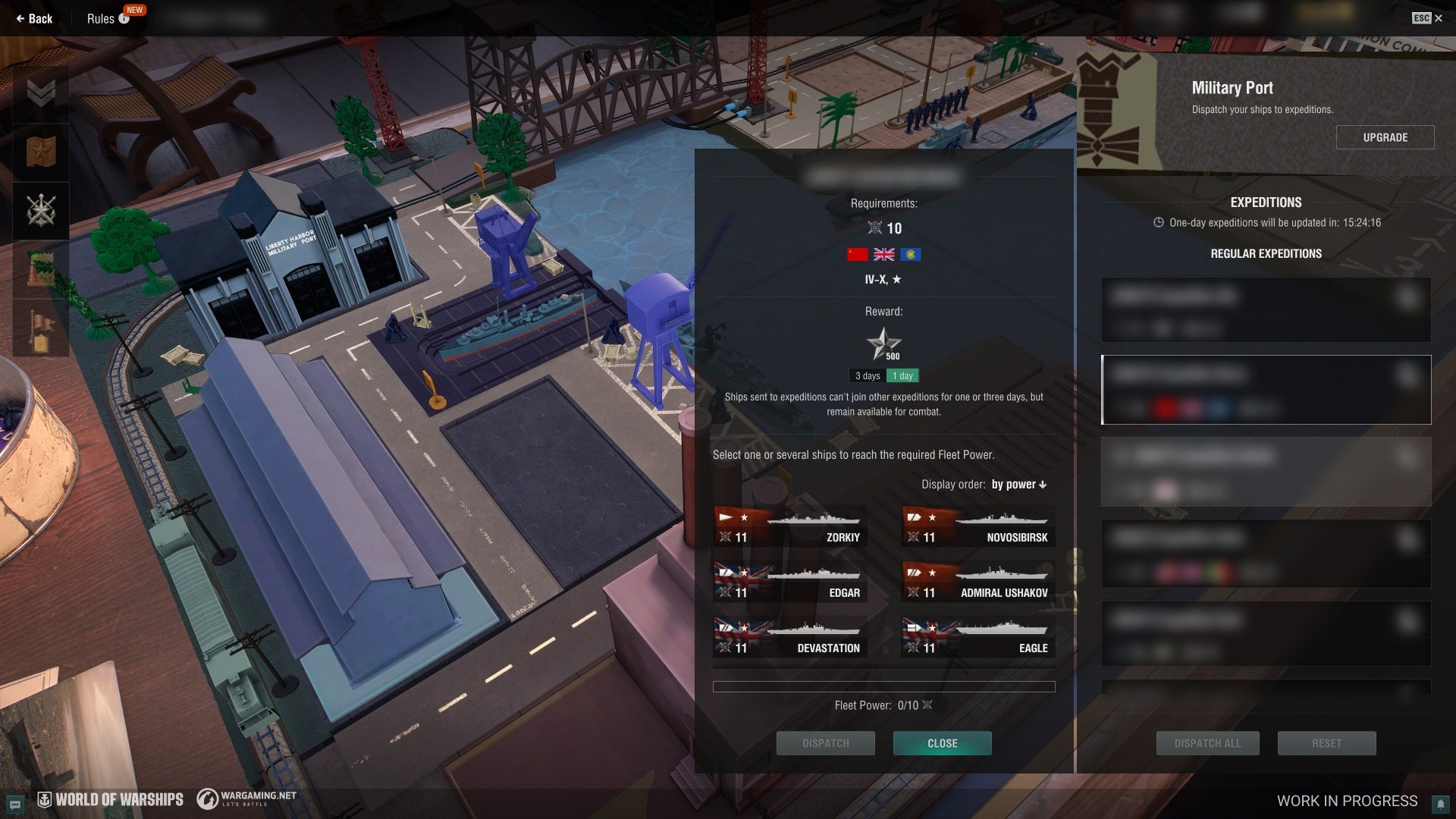
Task: Dispatch all expeditions at once
Action: 1207,743
